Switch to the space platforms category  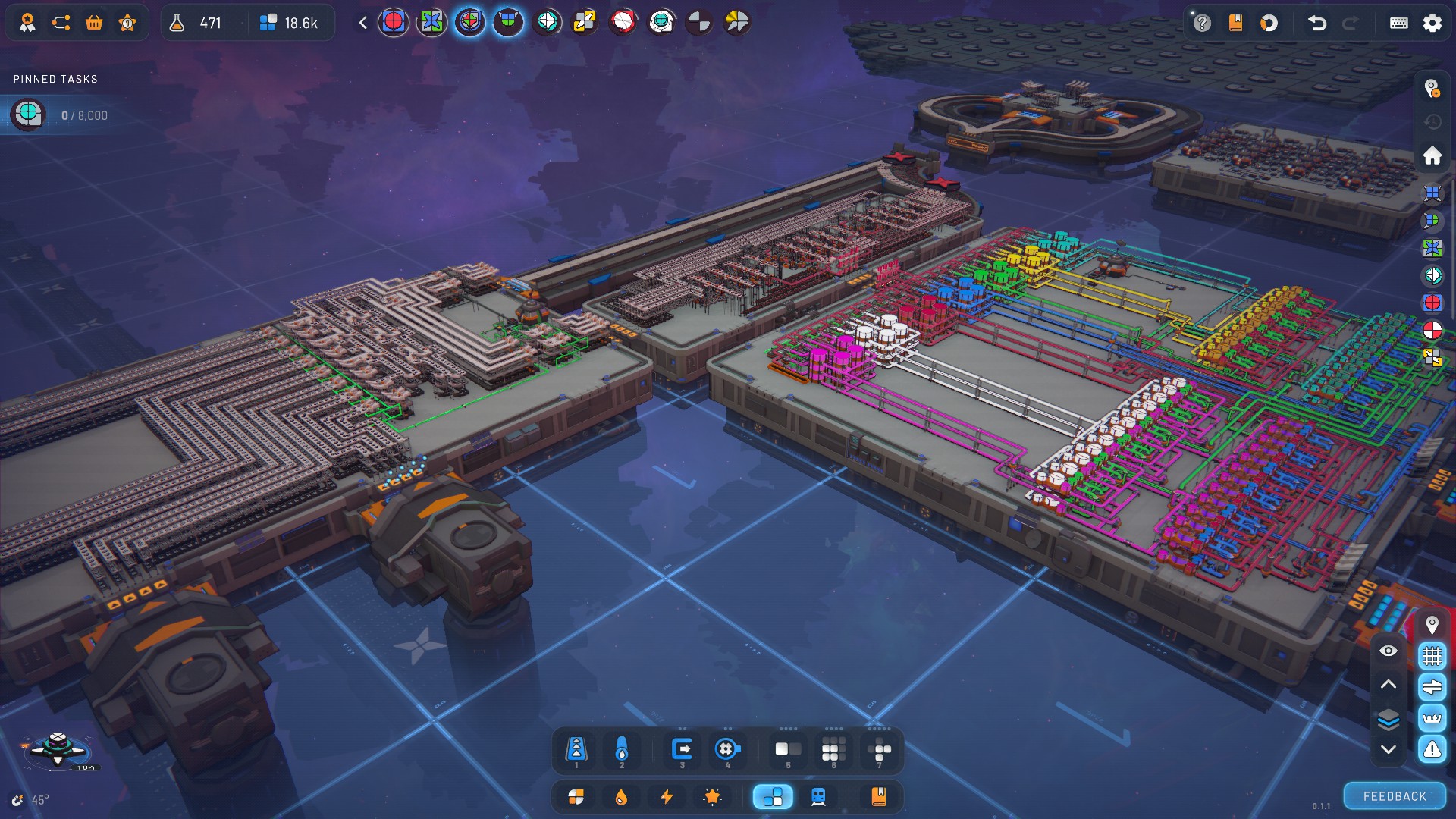[x=773, y=796]
